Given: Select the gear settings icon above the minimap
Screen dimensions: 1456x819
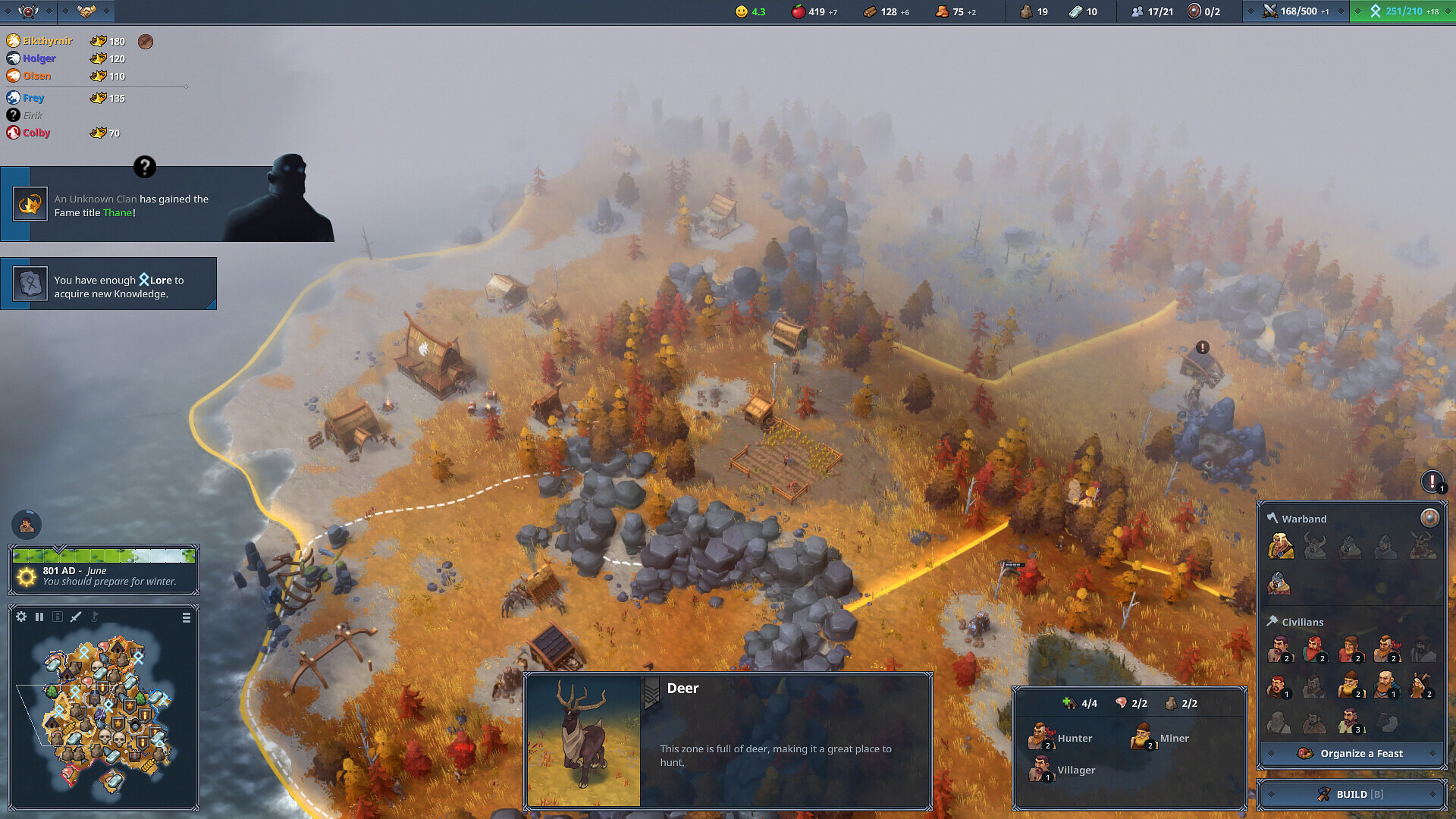Looking at the screenshot, I should 20,617.
